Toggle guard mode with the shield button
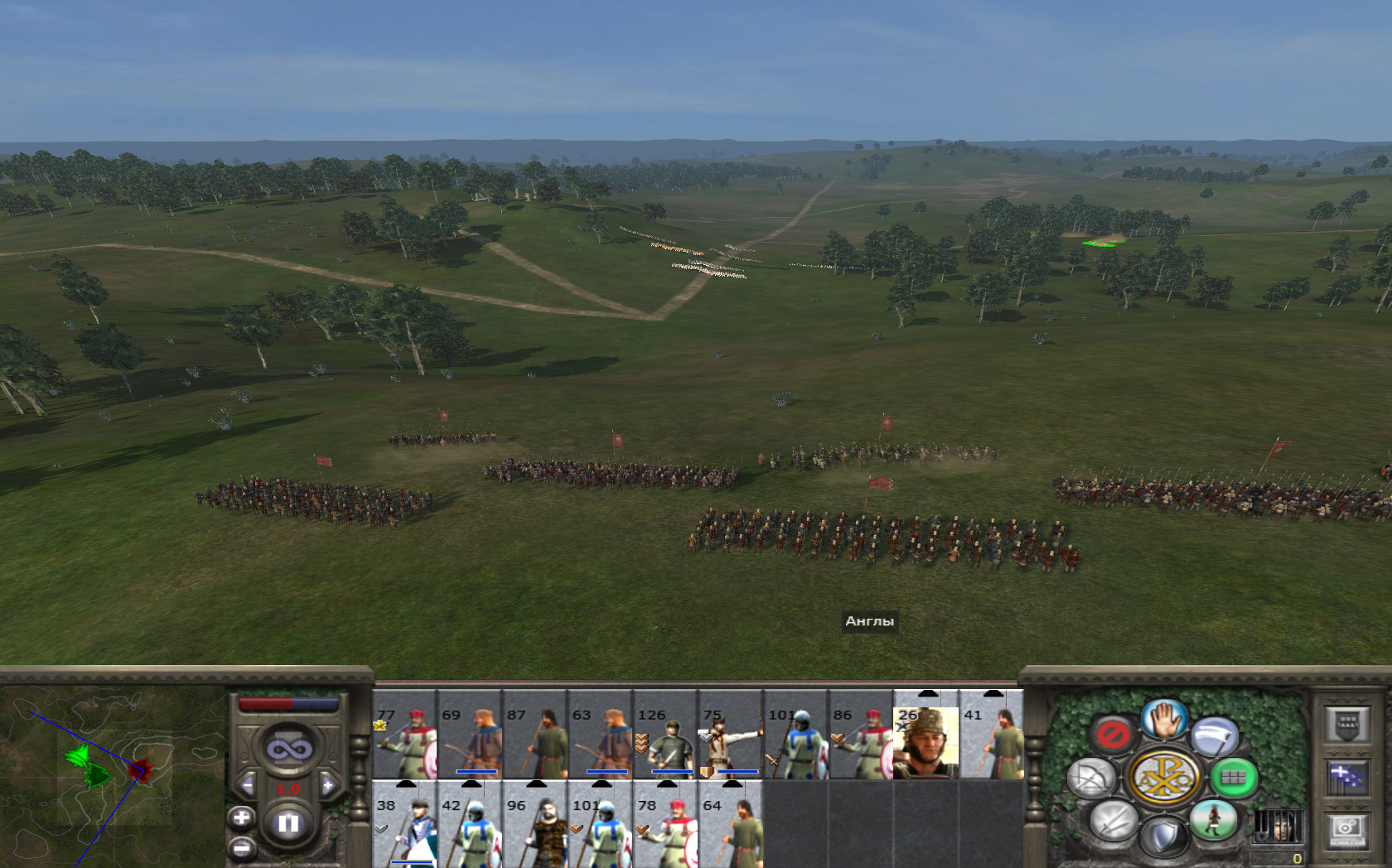Screen dimensions: 1392x868 point(1164,837)
